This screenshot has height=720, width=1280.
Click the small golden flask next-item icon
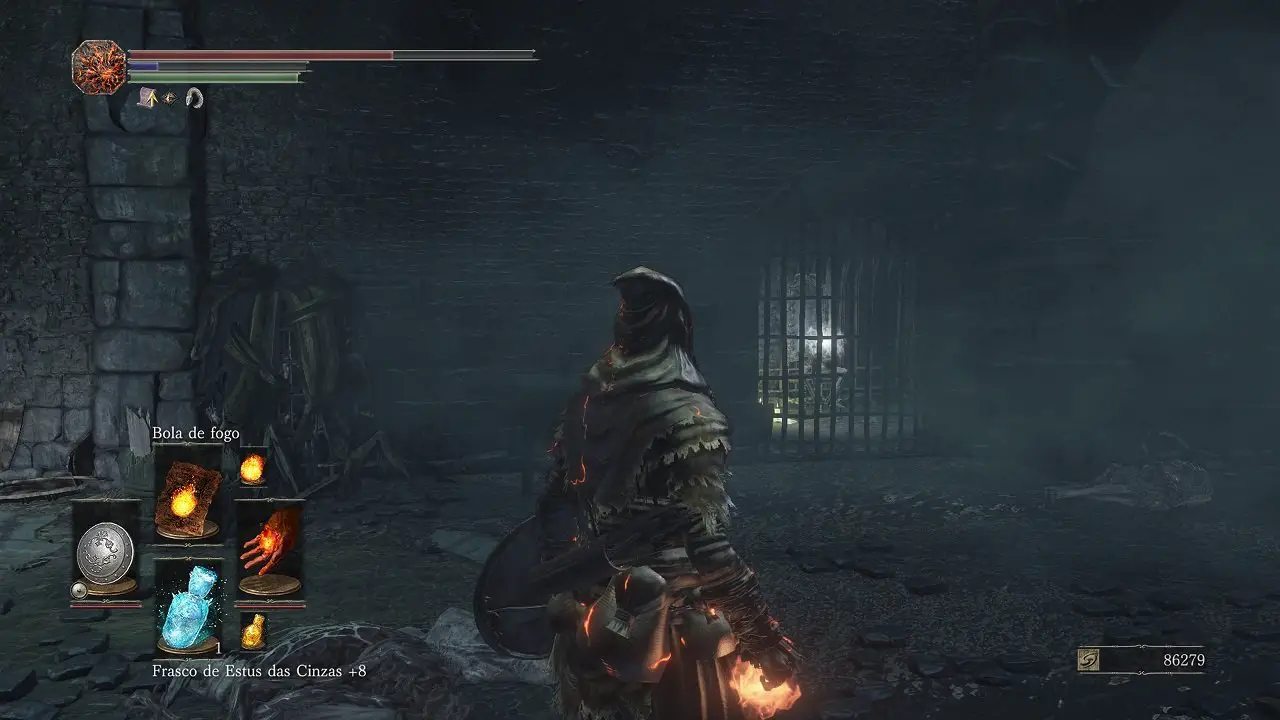tap(254, 630)
